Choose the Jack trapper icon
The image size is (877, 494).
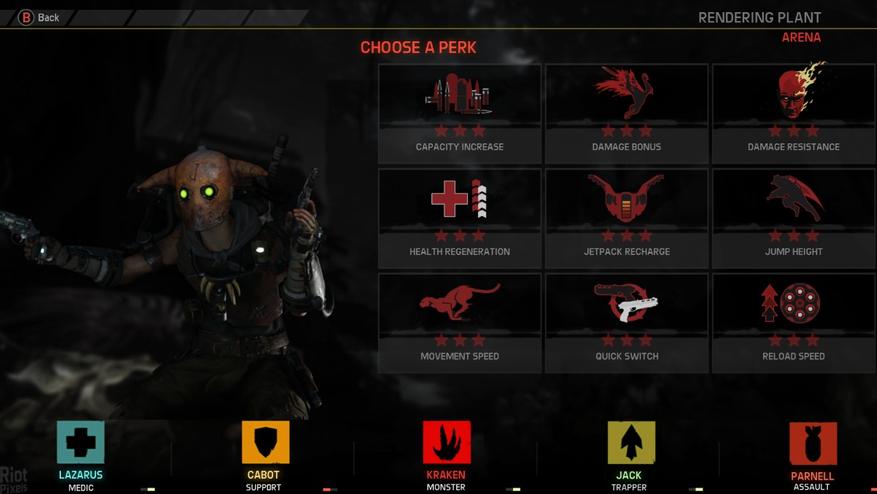coord(631,443)
